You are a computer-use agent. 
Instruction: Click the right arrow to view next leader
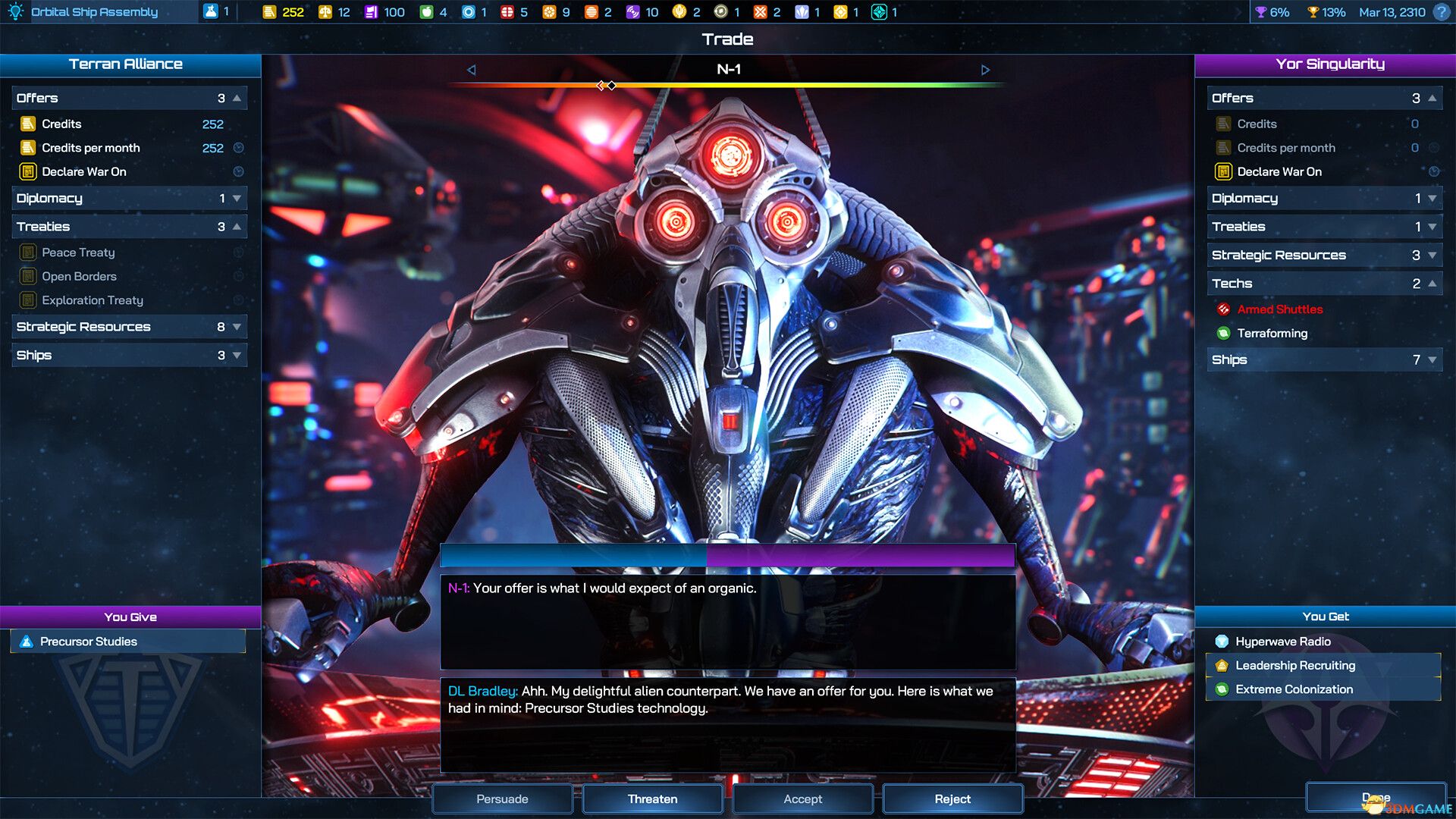[987, 69]
